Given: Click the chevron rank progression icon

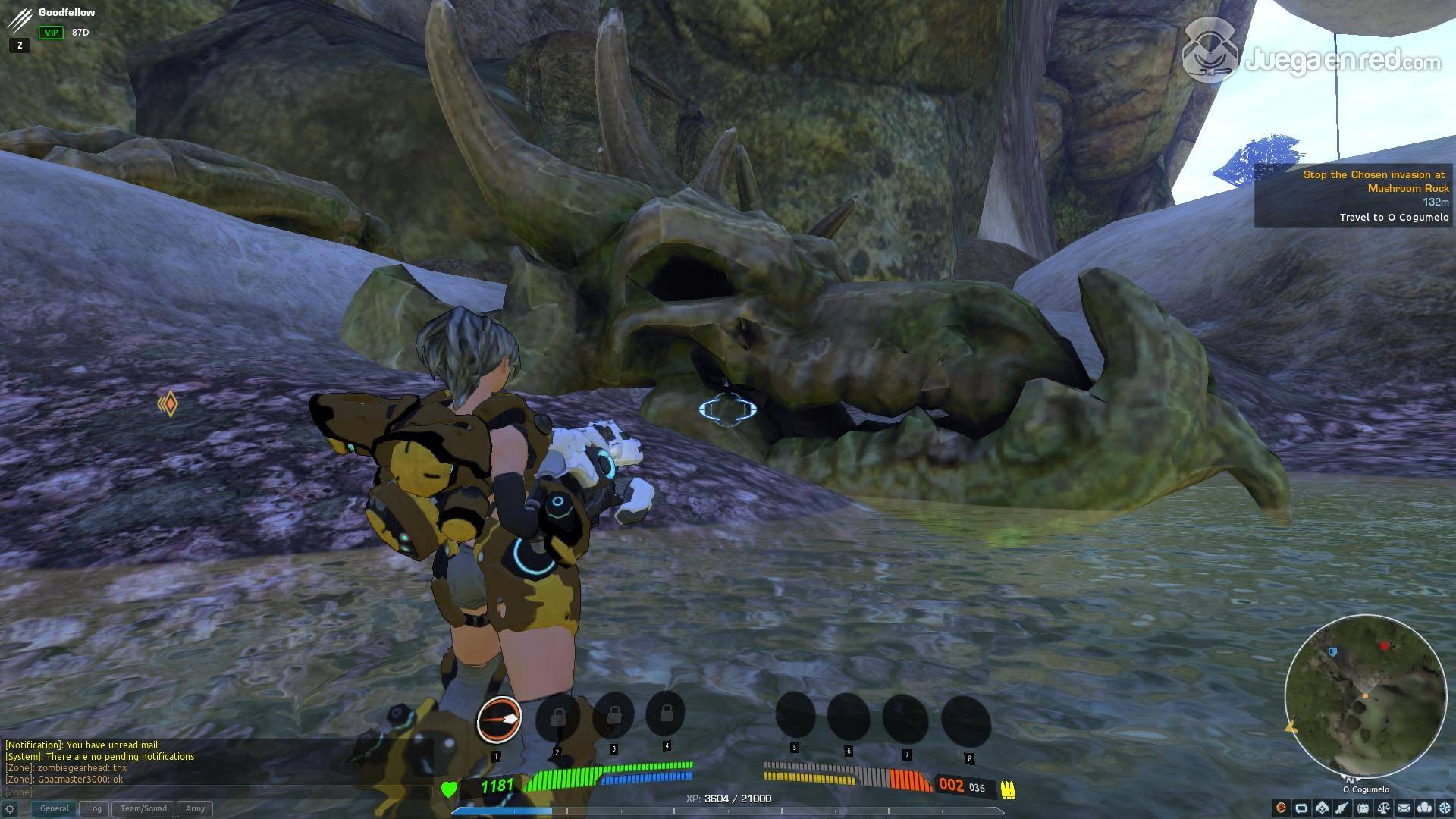Looking at the screenshot, I should (1322, 808).
